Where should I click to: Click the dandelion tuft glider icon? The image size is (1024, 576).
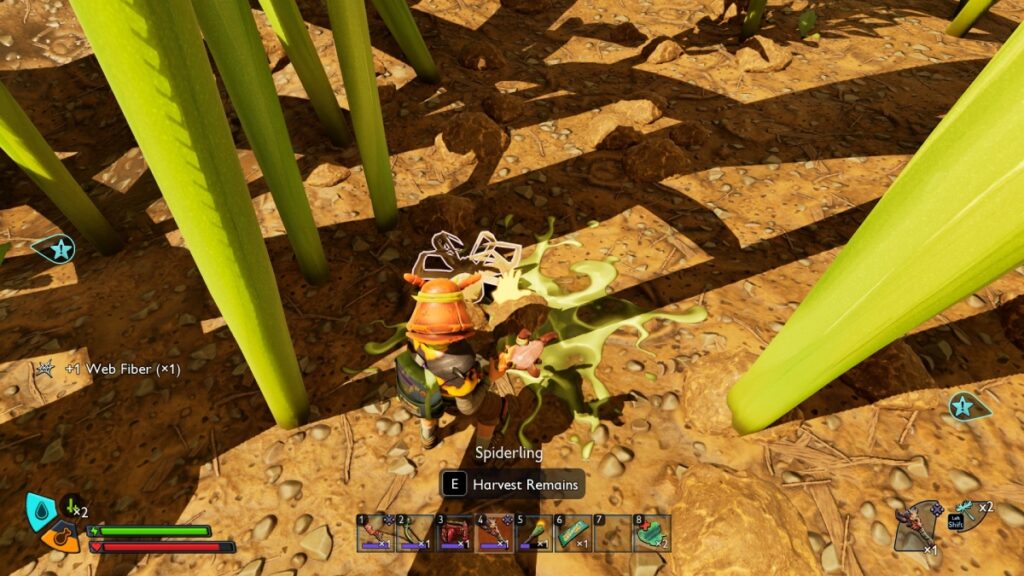pos(966,513)
